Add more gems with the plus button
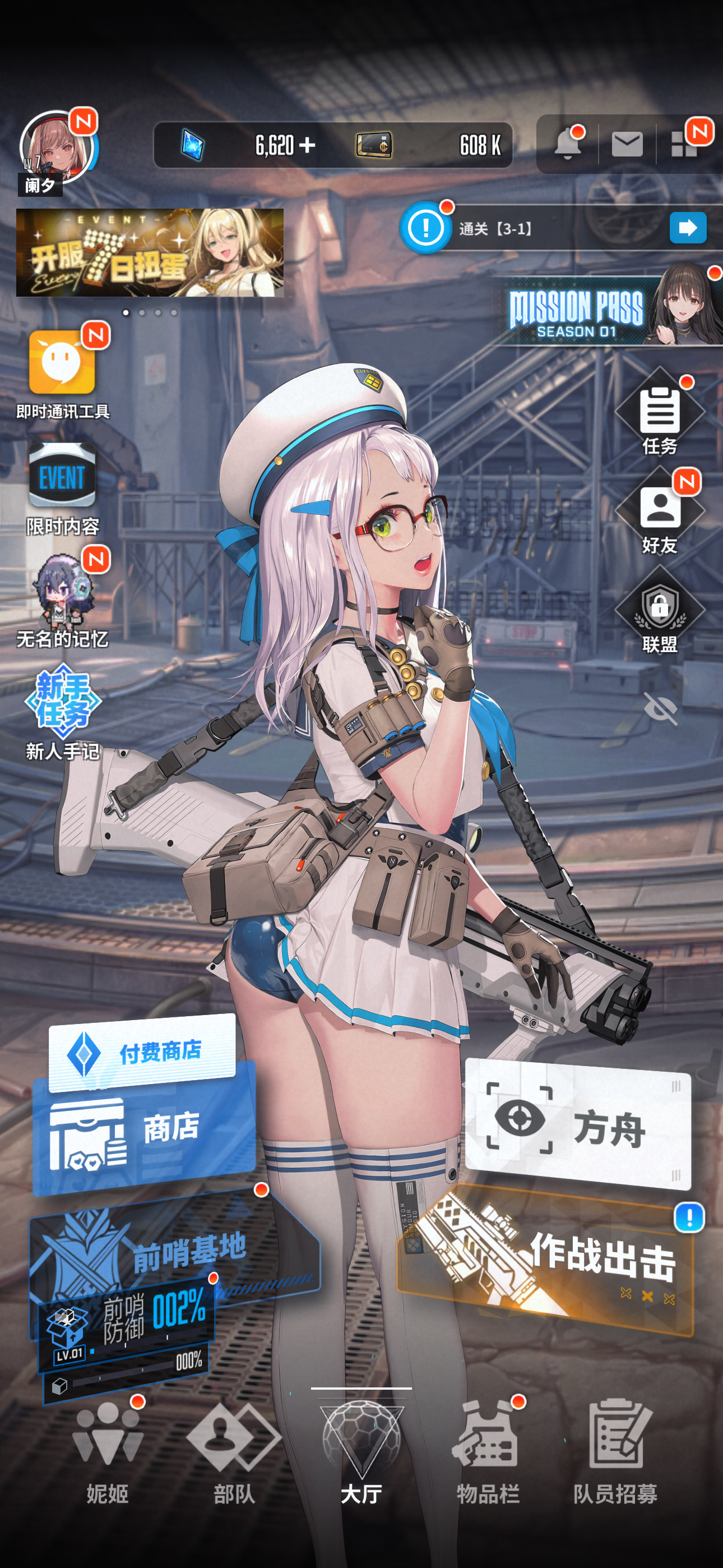 pyautogui.click(x=307, y=145)
